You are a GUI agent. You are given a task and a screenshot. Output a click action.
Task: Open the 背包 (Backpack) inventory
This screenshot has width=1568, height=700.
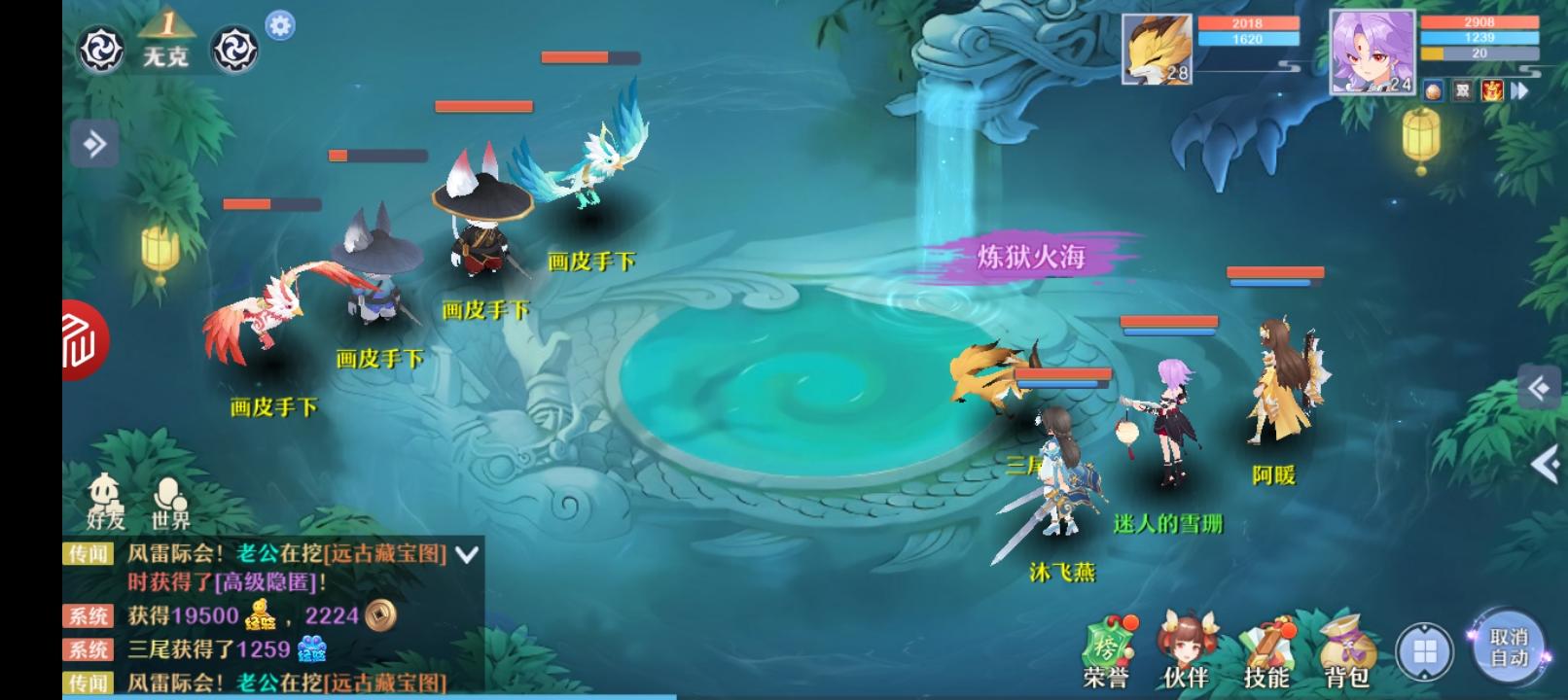[1343, 642]
